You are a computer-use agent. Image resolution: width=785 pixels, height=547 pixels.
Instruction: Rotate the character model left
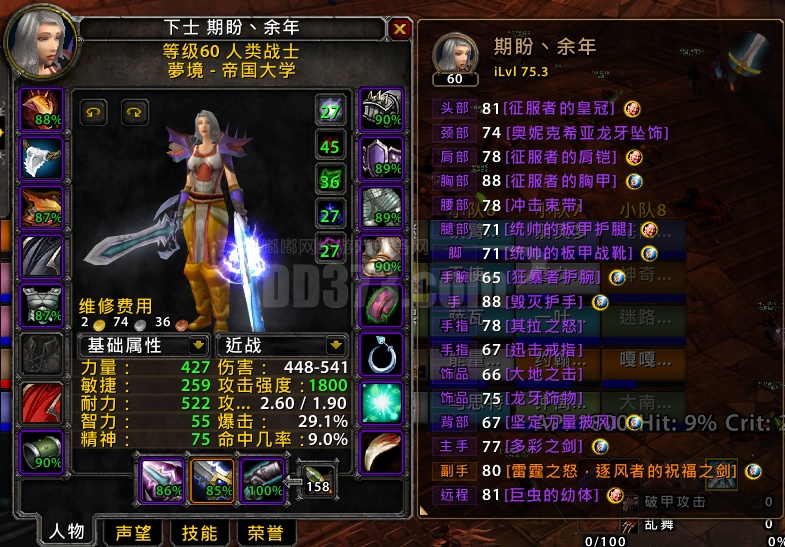pyautogui.click(x=93, y=111)
